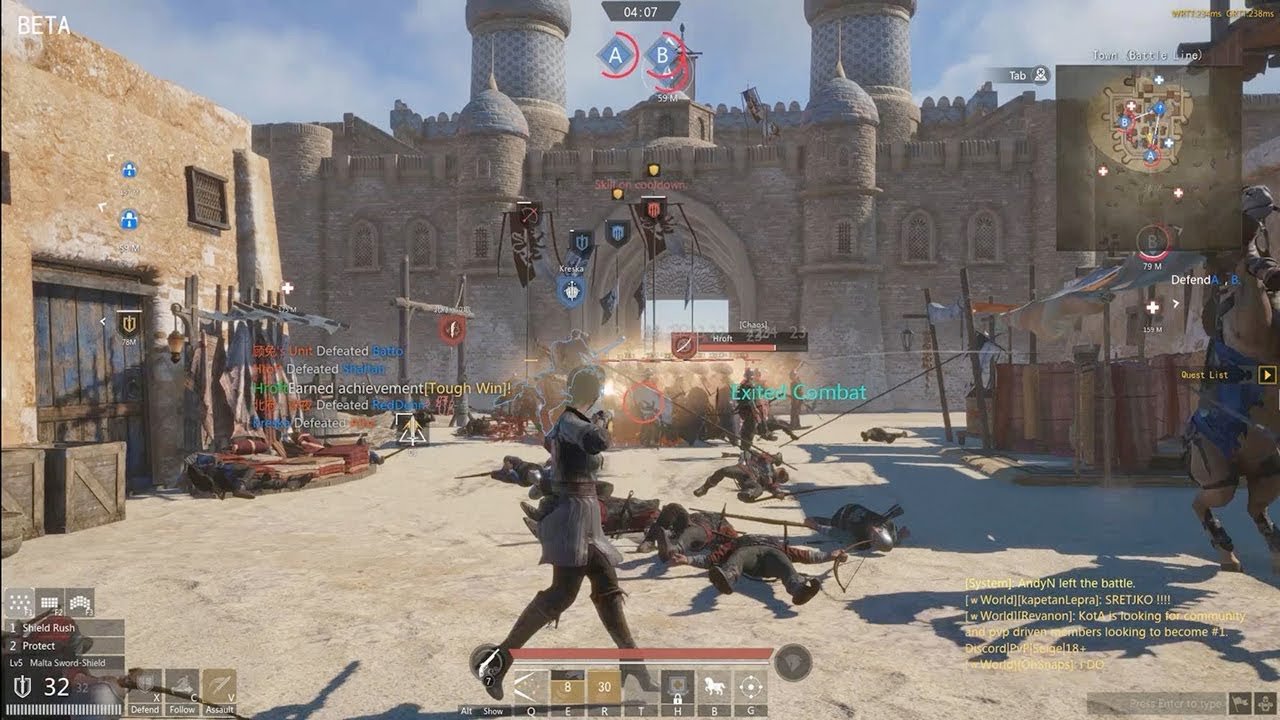The height and width of the screenshot is (720, 1280).
Task: Select the scattered formation icon
Action: click(x=20, y=603)
